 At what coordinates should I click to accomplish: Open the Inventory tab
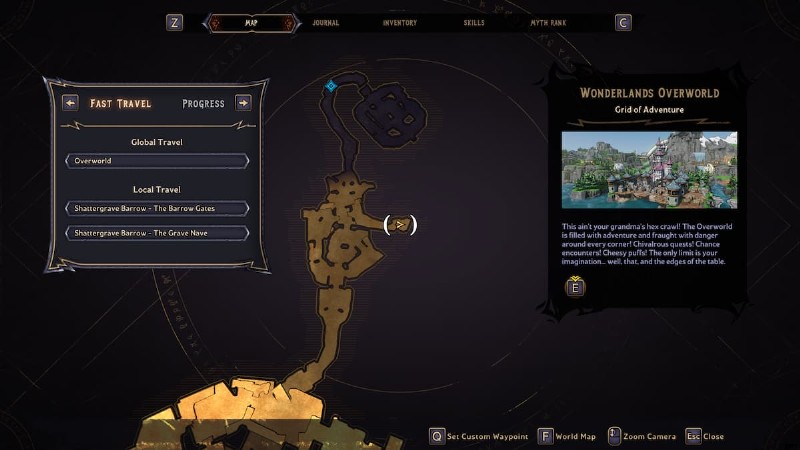(399, 22)
